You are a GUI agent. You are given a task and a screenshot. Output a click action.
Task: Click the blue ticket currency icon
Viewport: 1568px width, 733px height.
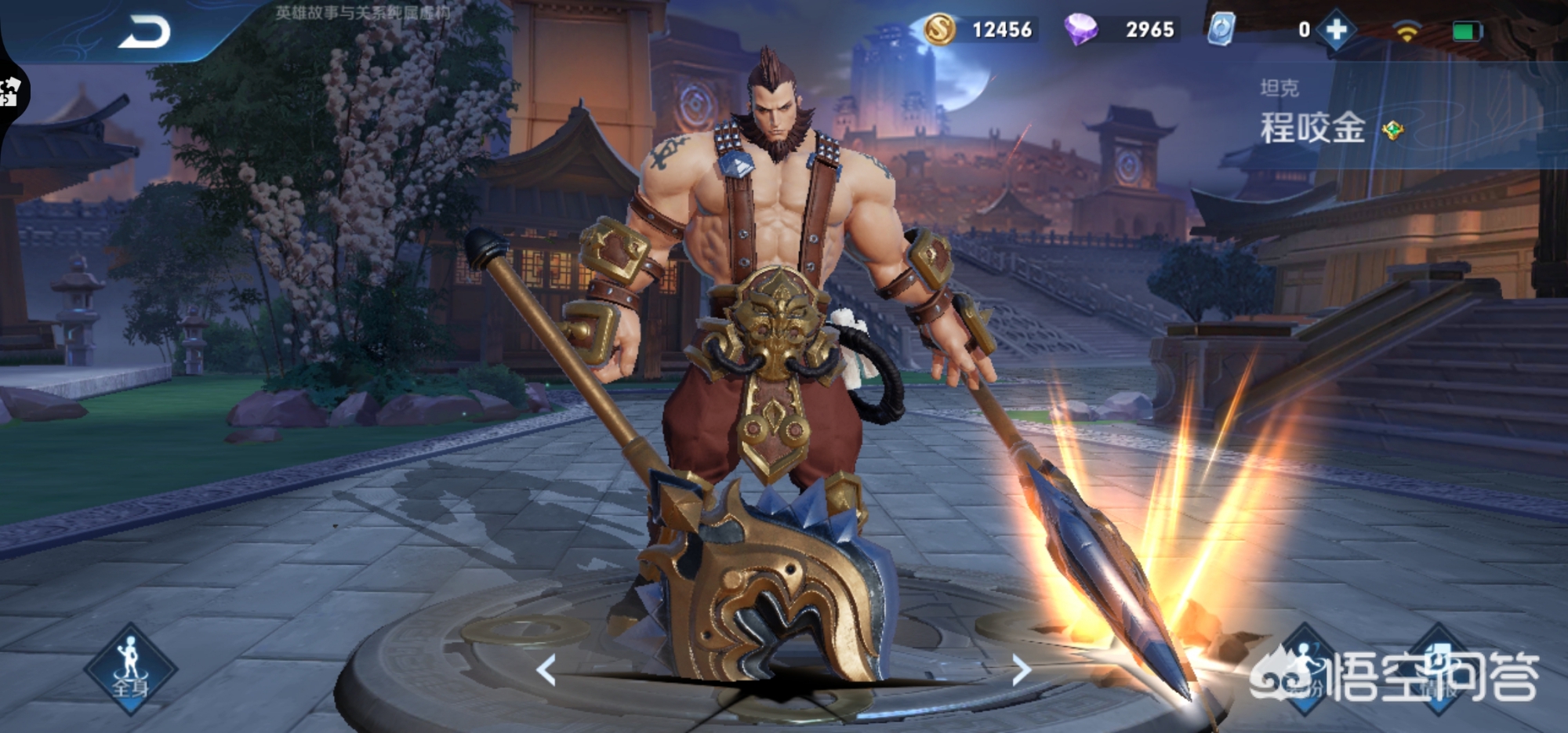(1221, 30)
